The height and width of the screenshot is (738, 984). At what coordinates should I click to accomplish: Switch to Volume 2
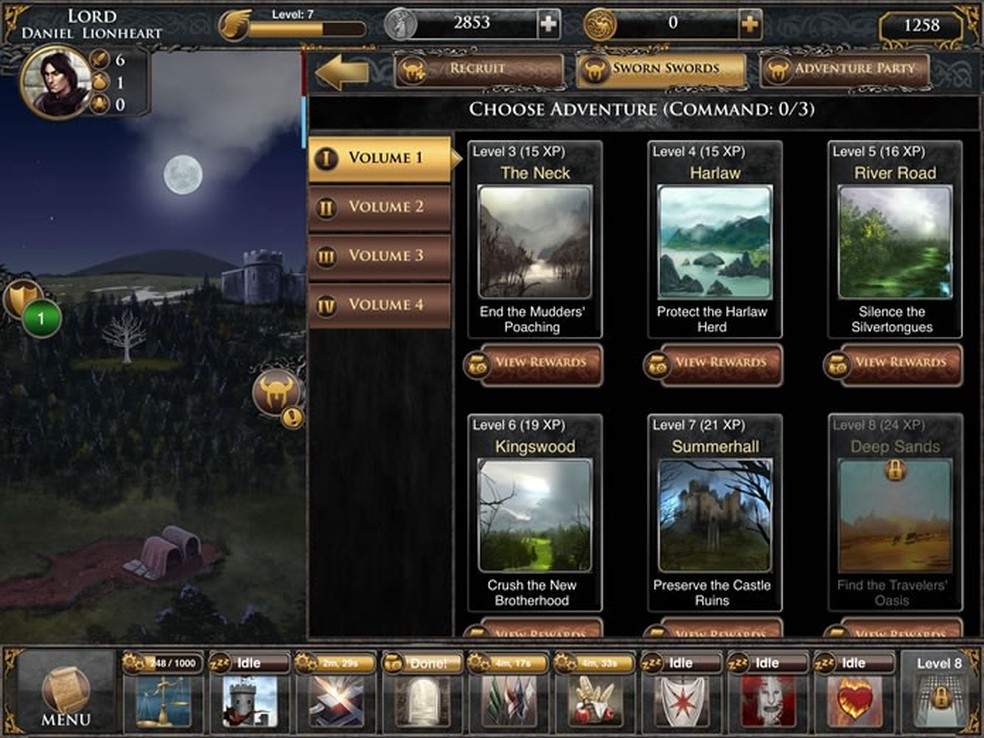tap(380, 207)
